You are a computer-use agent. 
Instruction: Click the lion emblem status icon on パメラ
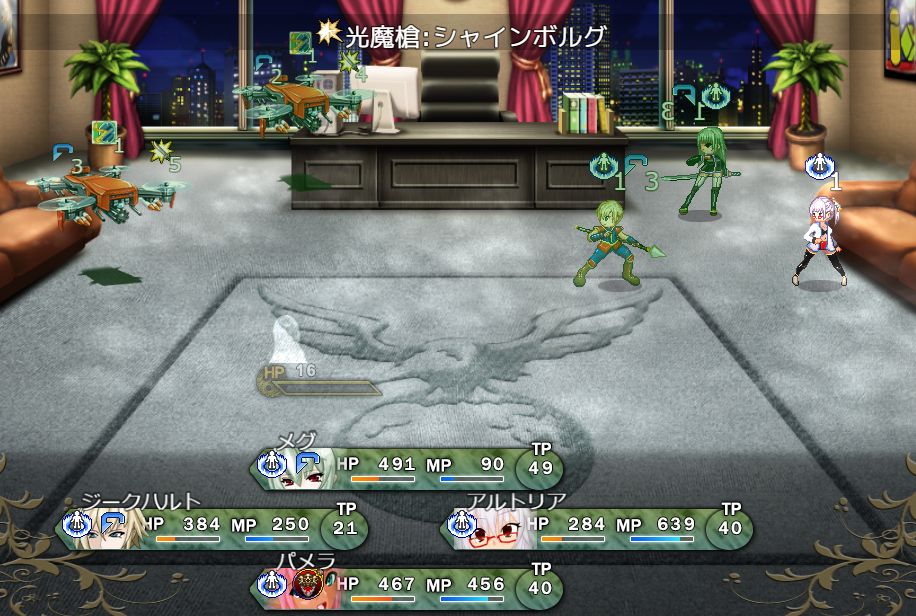(x=309, y=584)
